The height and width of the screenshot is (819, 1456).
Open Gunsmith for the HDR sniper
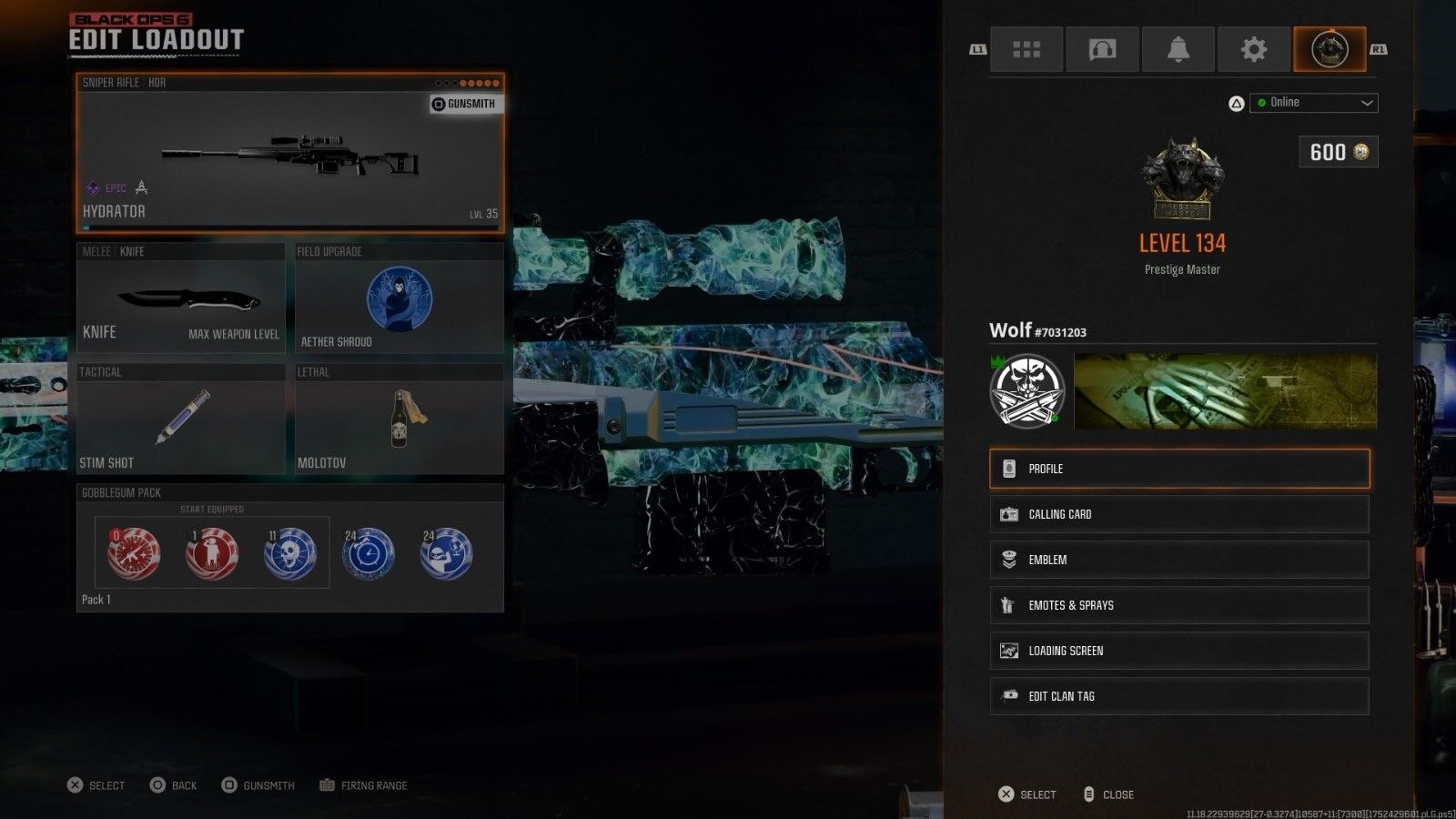(x=464, y=104)
